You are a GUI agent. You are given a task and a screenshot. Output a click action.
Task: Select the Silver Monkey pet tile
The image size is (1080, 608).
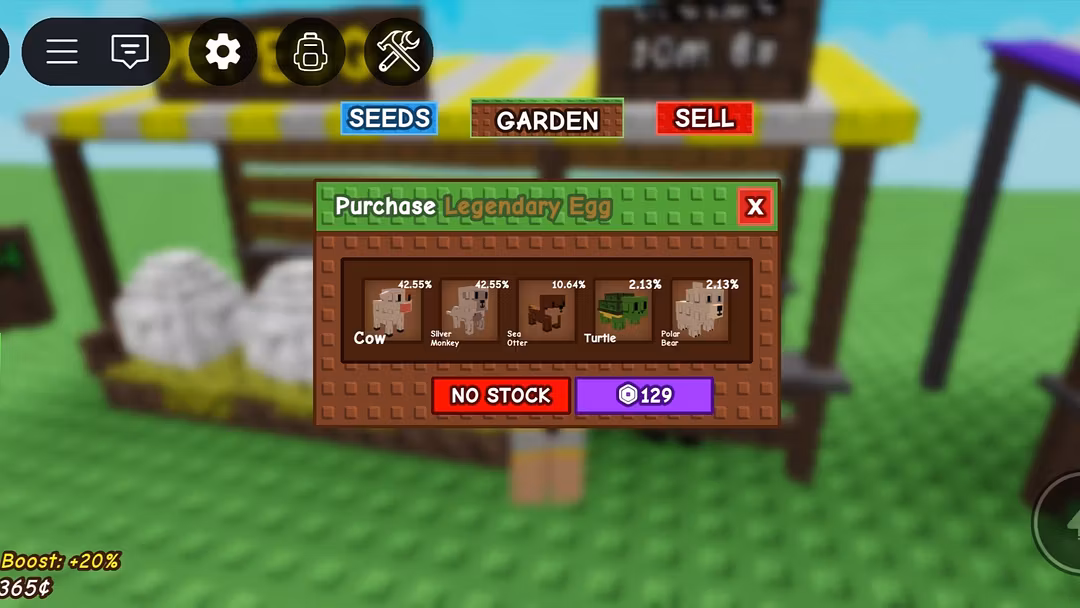pos(469,311)
